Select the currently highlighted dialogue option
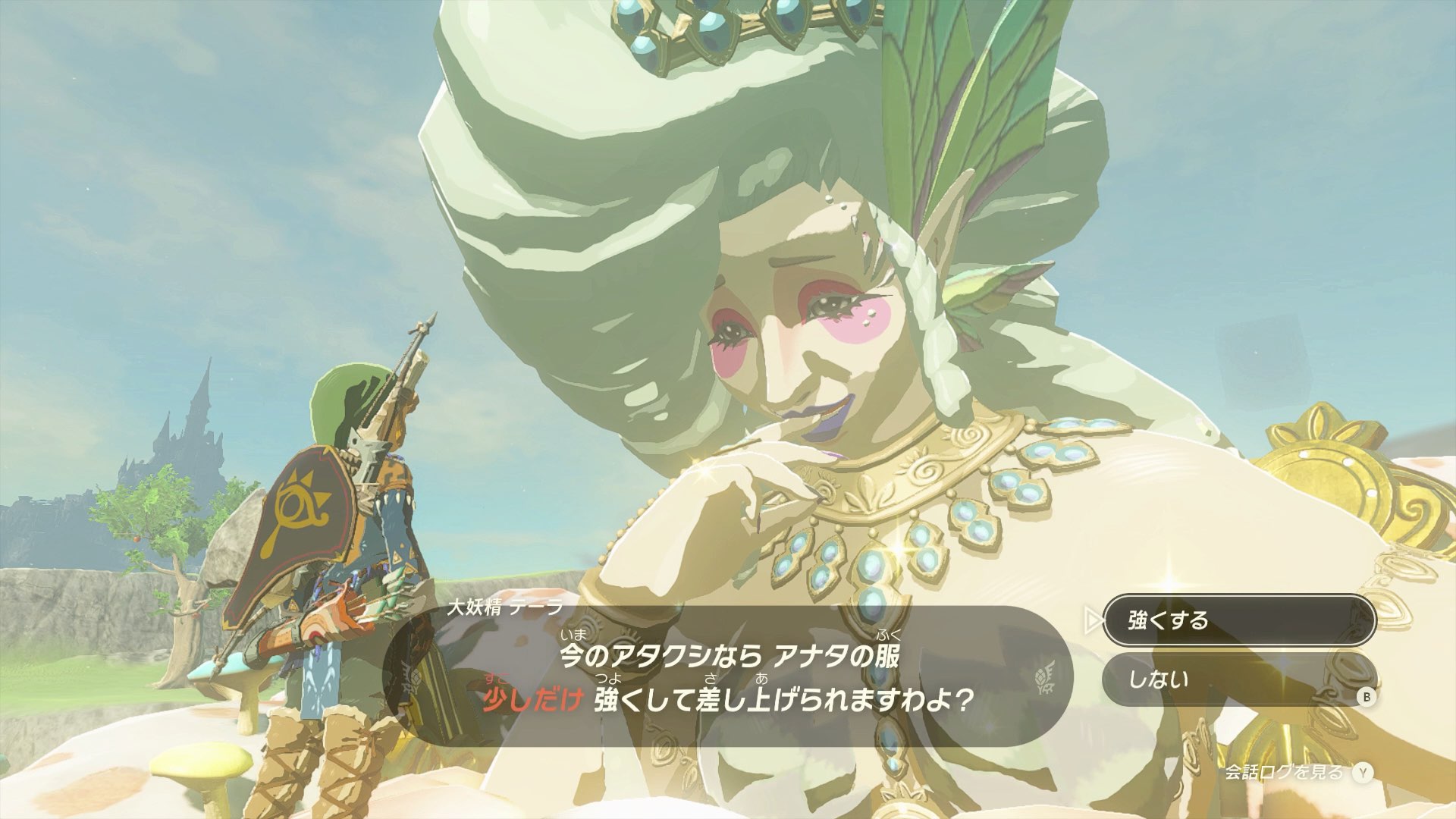 pos(1244,620)
